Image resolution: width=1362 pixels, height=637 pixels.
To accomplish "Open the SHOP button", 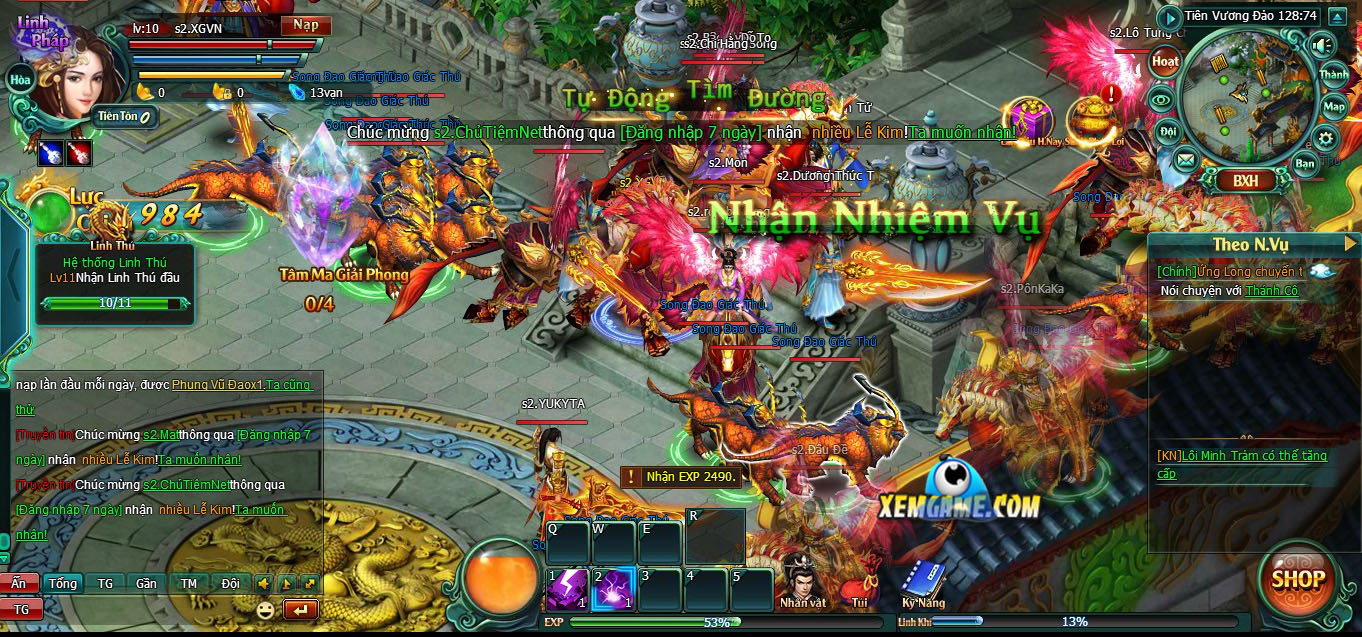I will [x=1299, y=579].
